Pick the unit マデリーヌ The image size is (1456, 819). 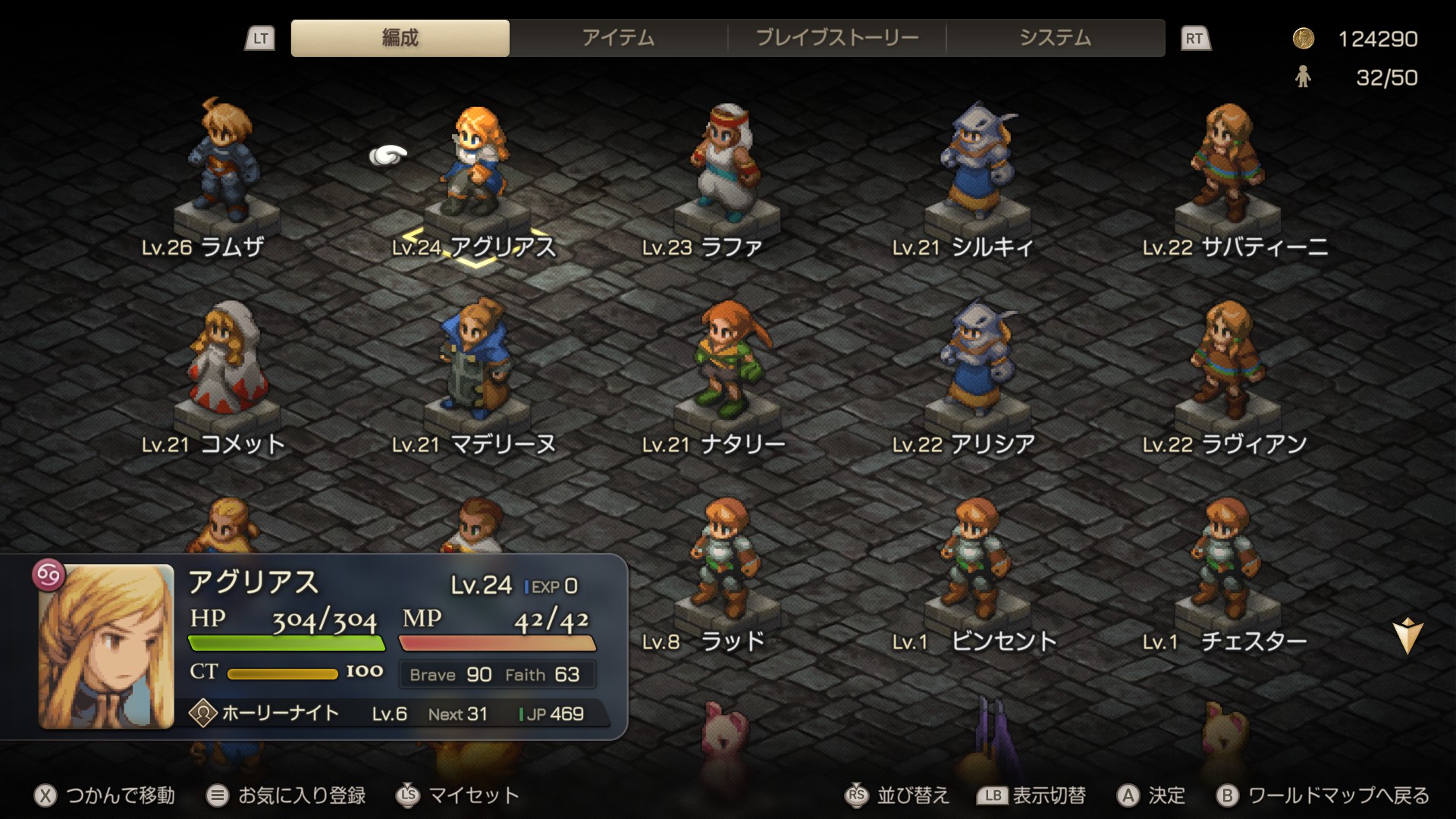click(x=475, y=360)
